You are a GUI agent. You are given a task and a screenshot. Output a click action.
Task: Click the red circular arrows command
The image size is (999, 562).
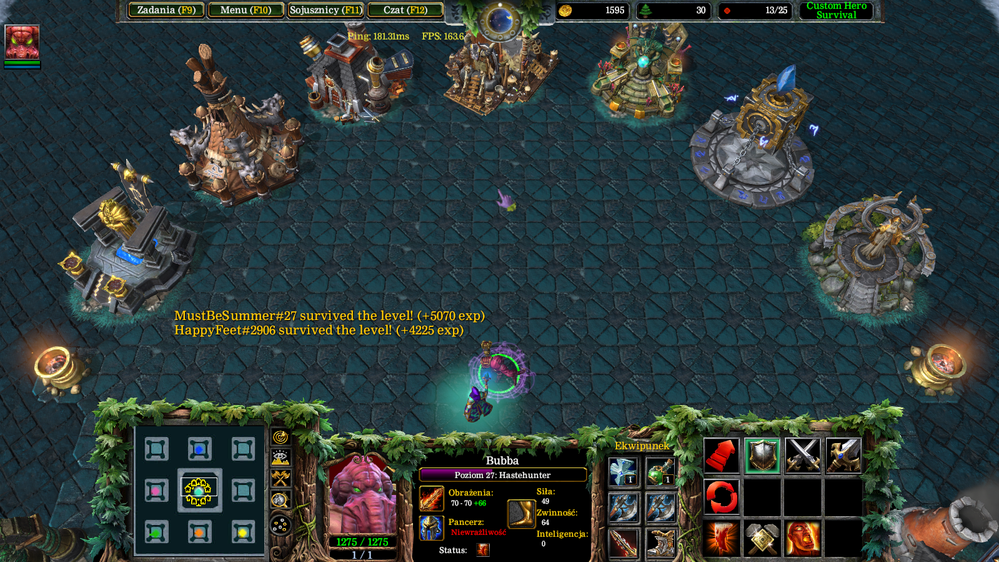pos(721,496)
